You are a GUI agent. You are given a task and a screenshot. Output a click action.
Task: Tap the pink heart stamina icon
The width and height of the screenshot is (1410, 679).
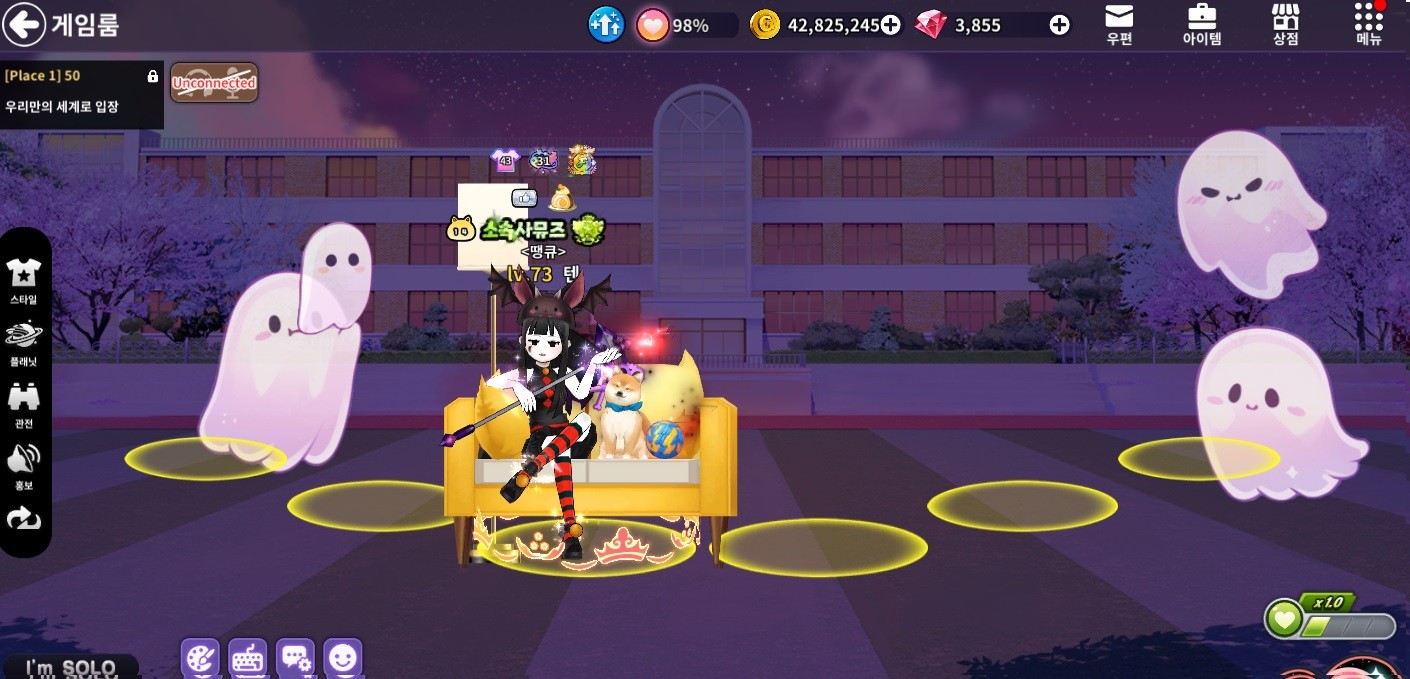pyautogui.click(x=652, y=26)
